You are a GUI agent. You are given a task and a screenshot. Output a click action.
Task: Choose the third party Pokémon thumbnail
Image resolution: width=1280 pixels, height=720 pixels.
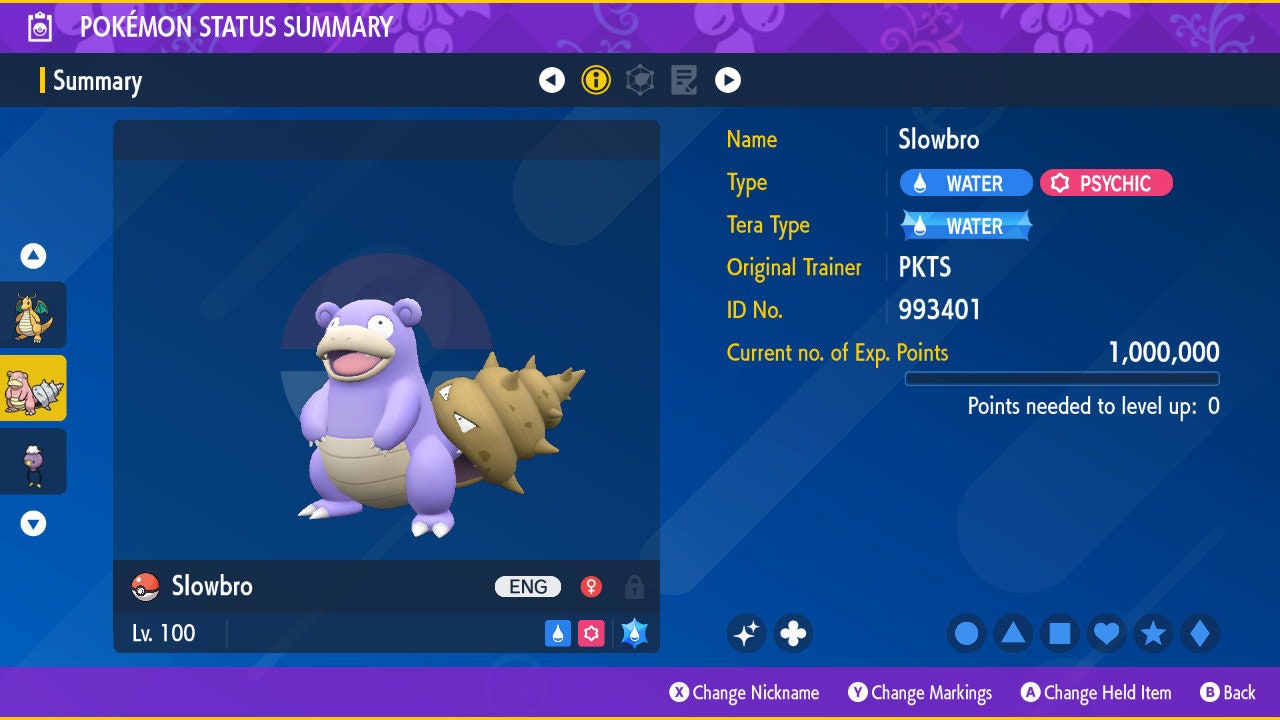tap(33, 461)
